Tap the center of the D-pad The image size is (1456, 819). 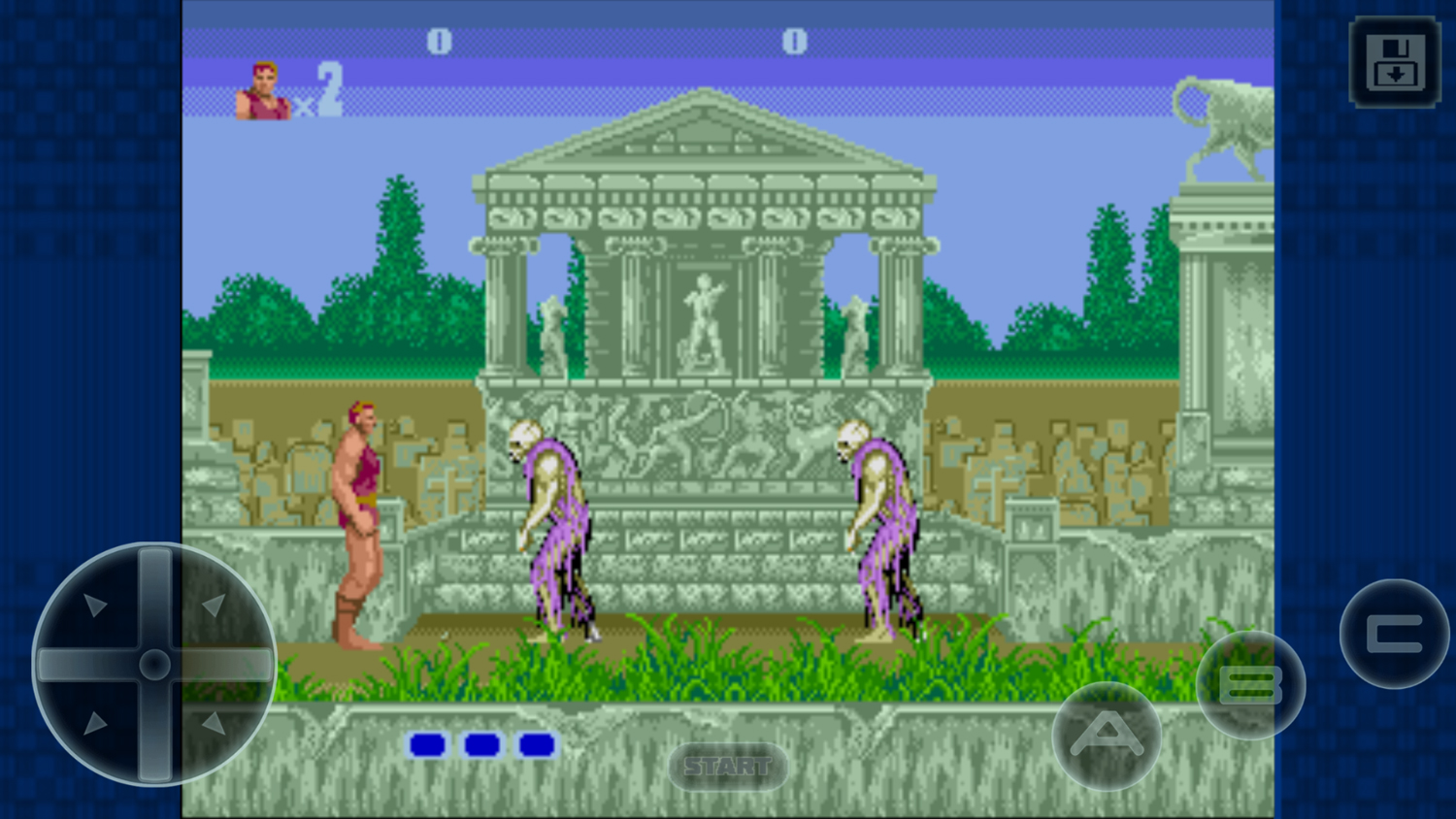155,663
